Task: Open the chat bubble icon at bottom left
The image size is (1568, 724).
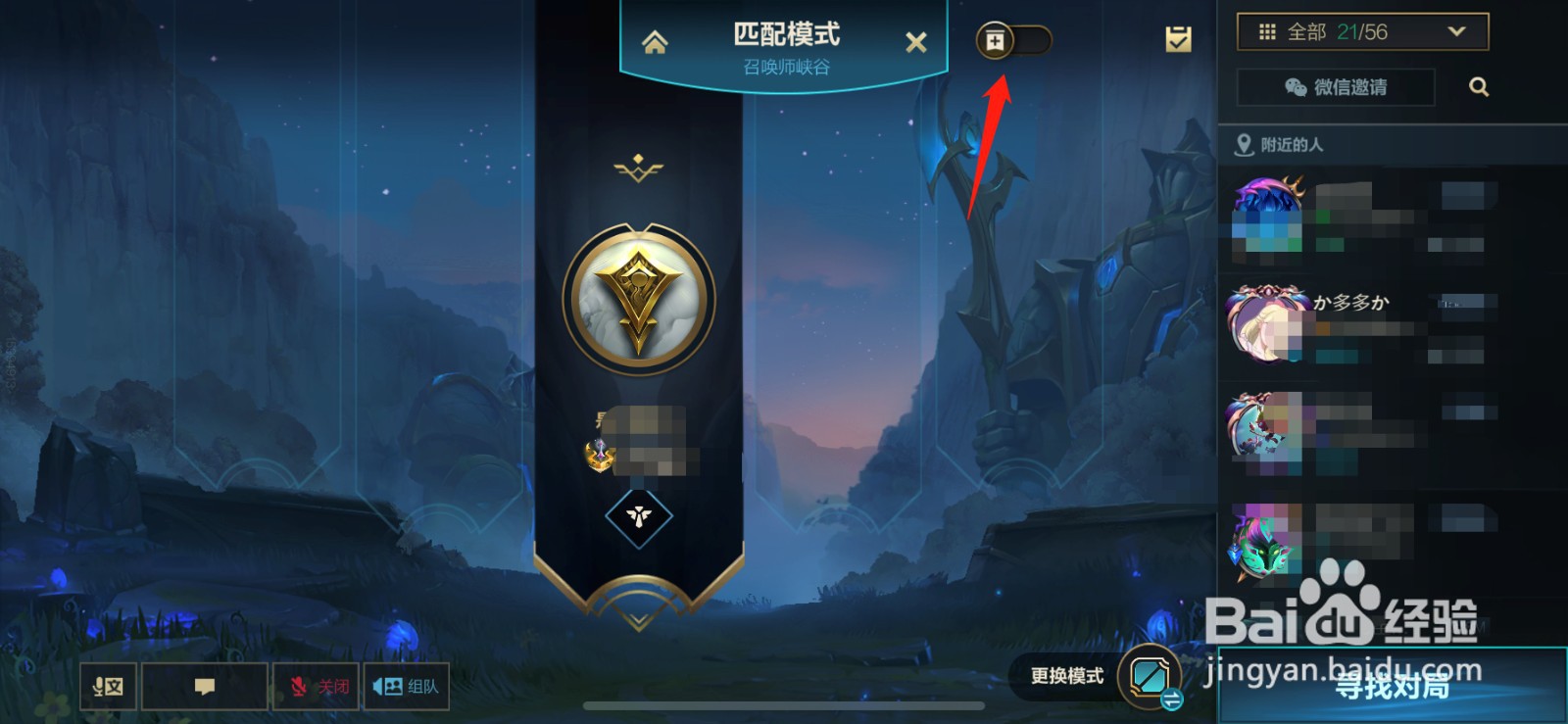Action: click(204, 687)
